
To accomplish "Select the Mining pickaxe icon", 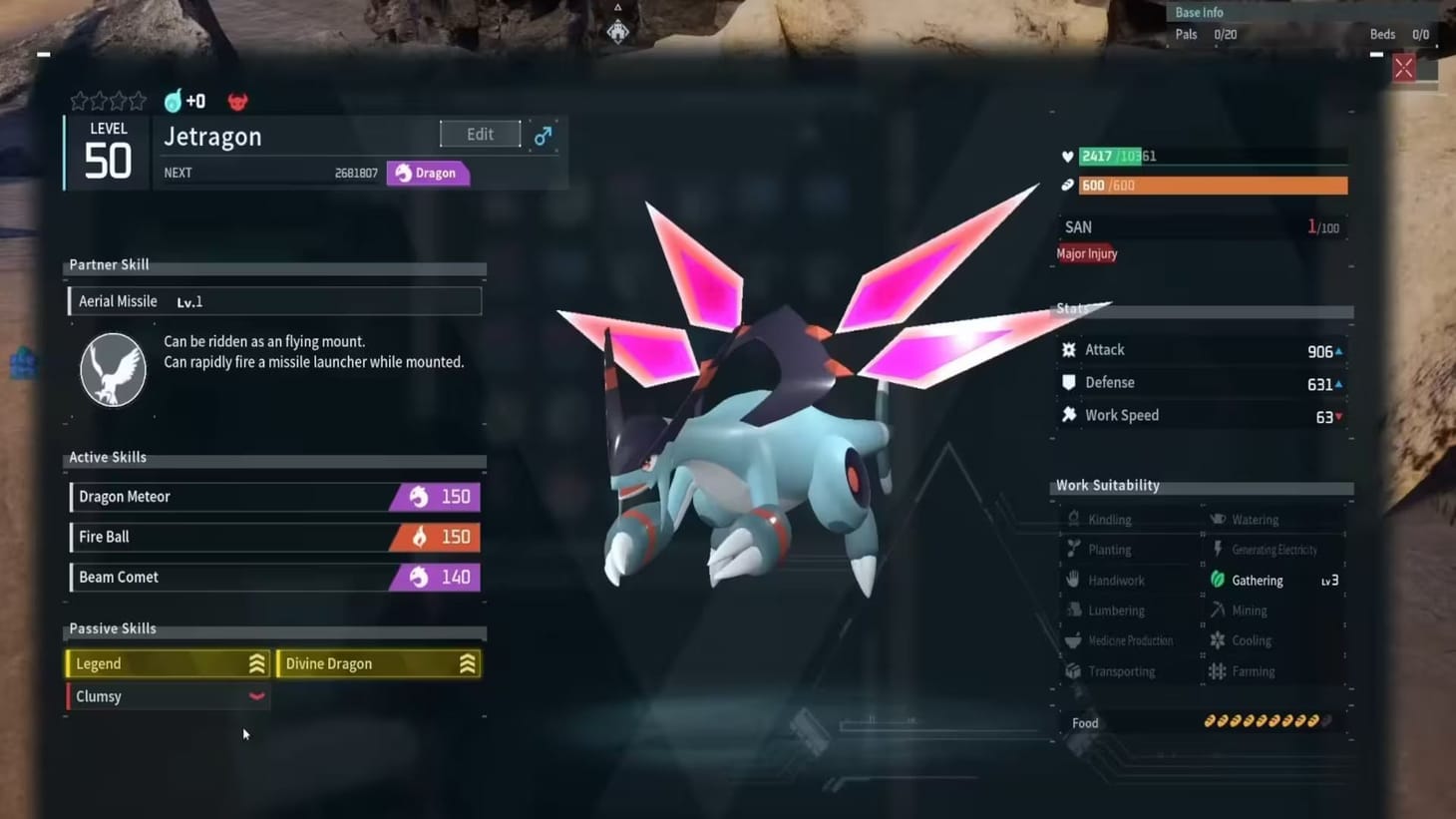I will [1218, 610].
